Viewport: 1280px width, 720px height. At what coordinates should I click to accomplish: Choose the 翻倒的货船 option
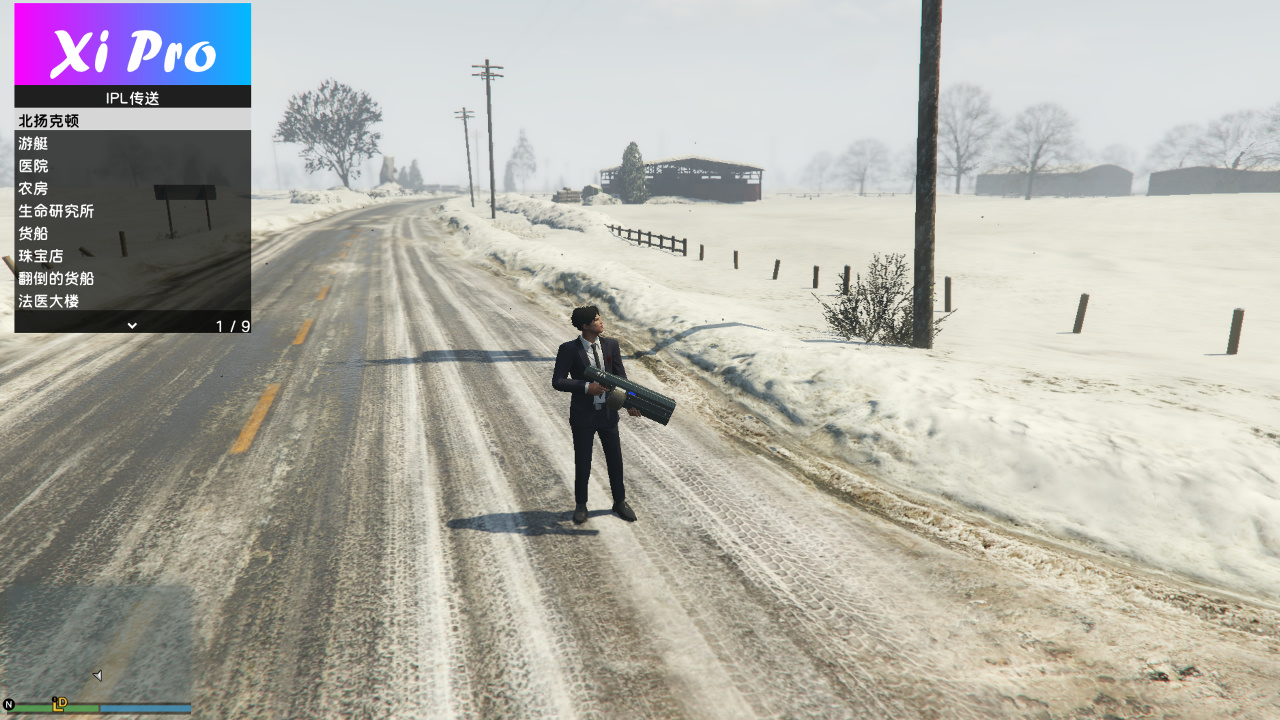[x=132, y=279]
